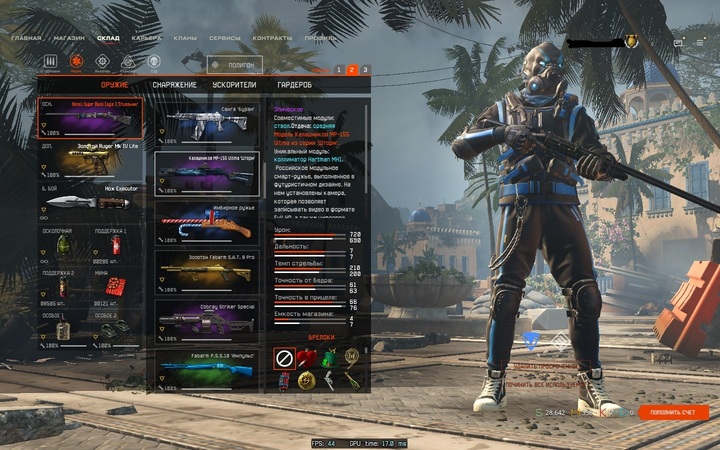Click the Пополнить счет button

(673, 412)
